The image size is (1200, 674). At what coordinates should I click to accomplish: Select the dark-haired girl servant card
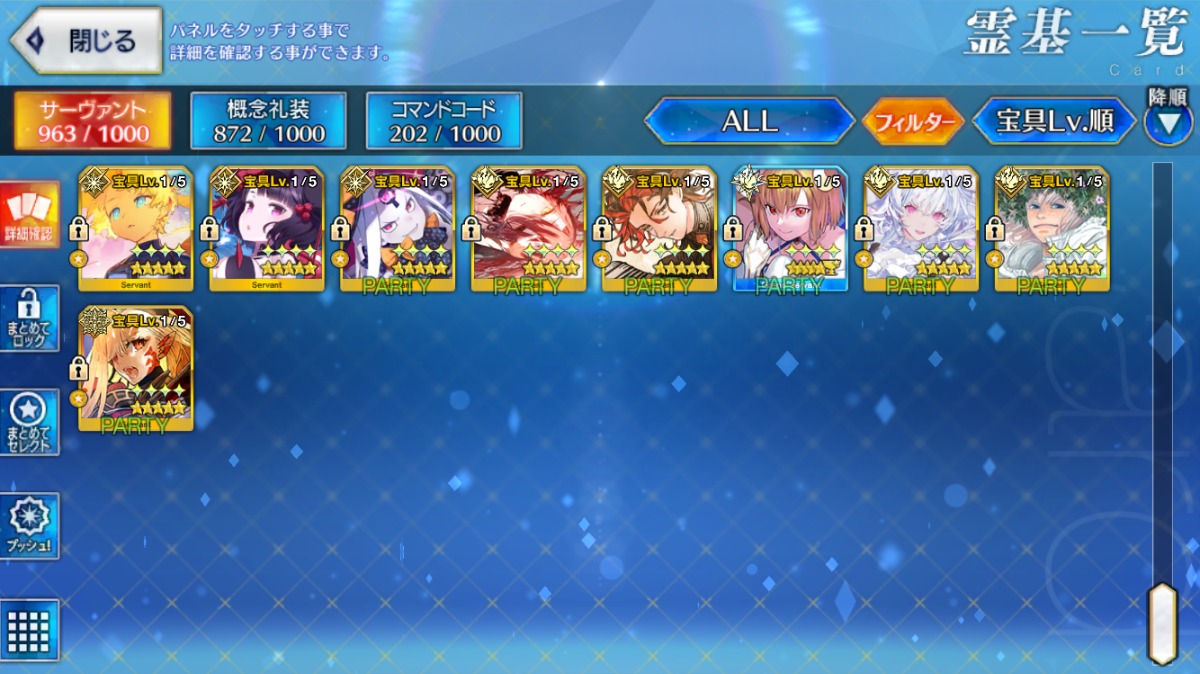[267, 229]
